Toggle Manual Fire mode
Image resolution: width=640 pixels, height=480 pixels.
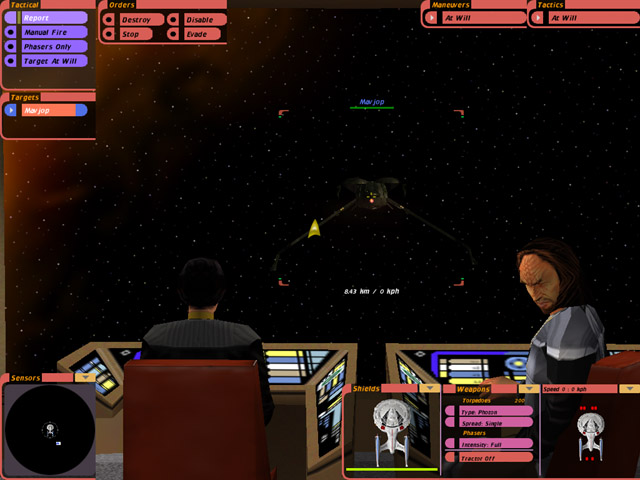click(x=51, y=32)
